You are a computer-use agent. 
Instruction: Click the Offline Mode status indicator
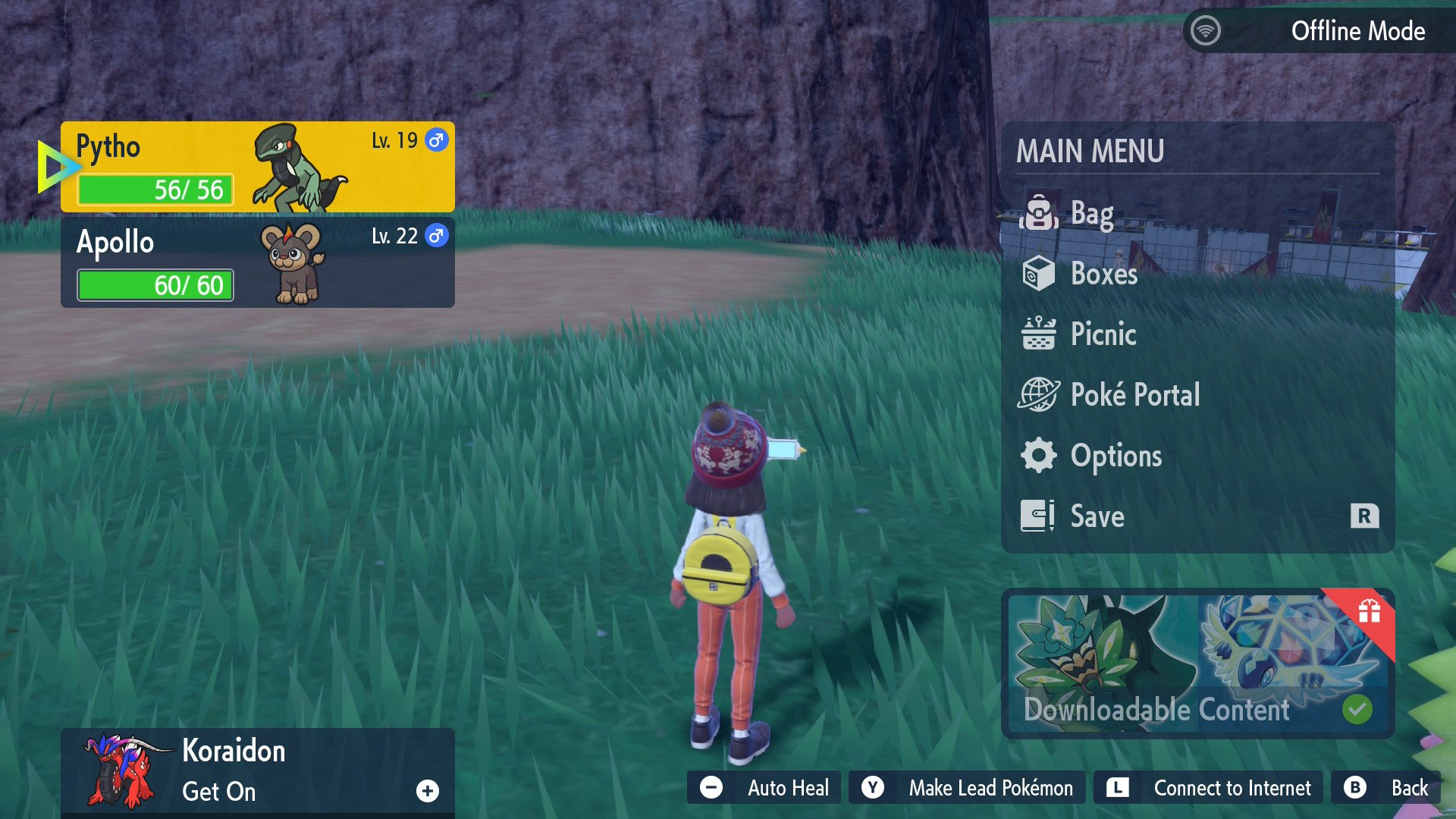1318,31
